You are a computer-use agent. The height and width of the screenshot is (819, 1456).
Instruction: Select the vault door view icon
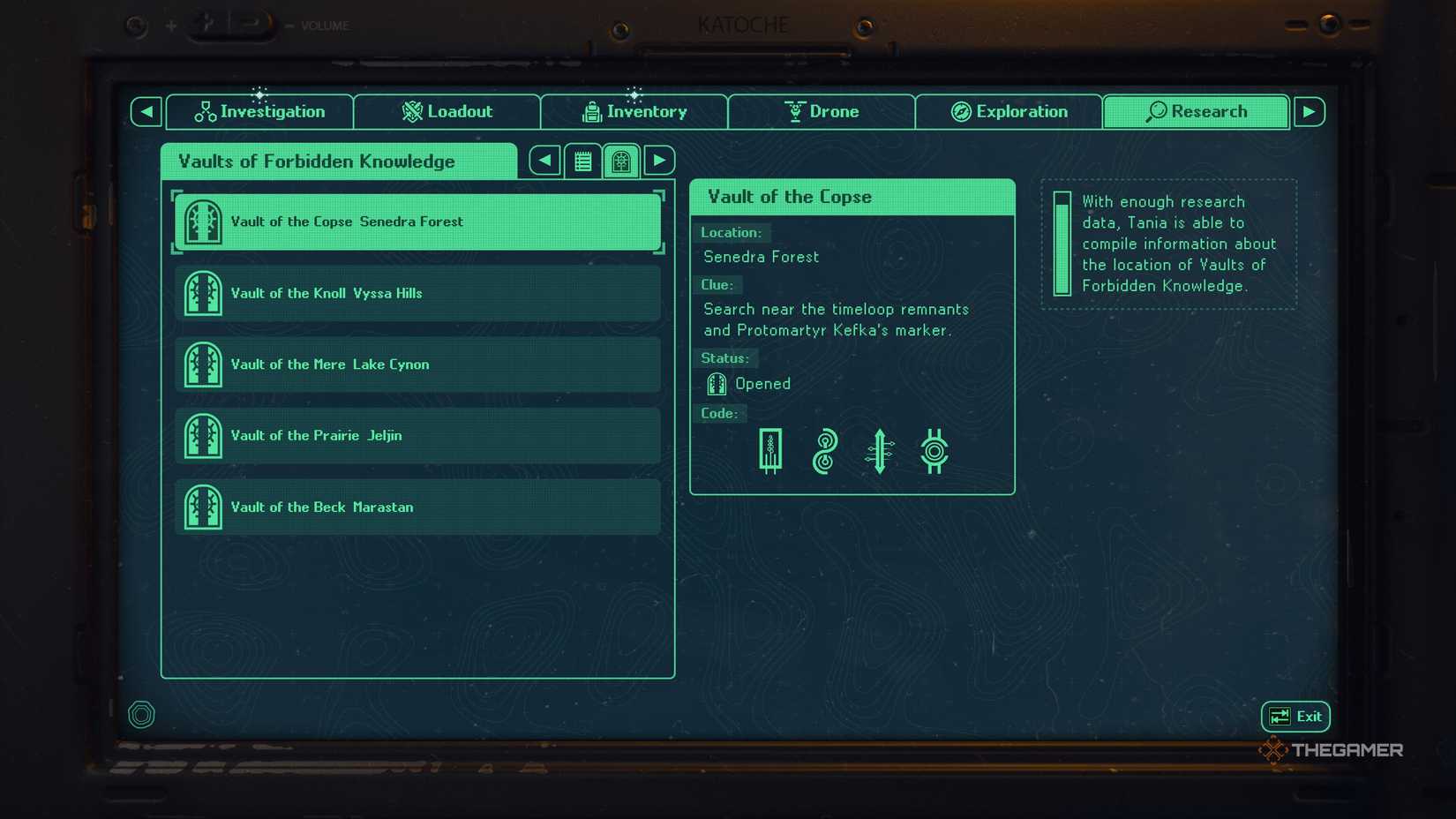(x=620, y=161)
